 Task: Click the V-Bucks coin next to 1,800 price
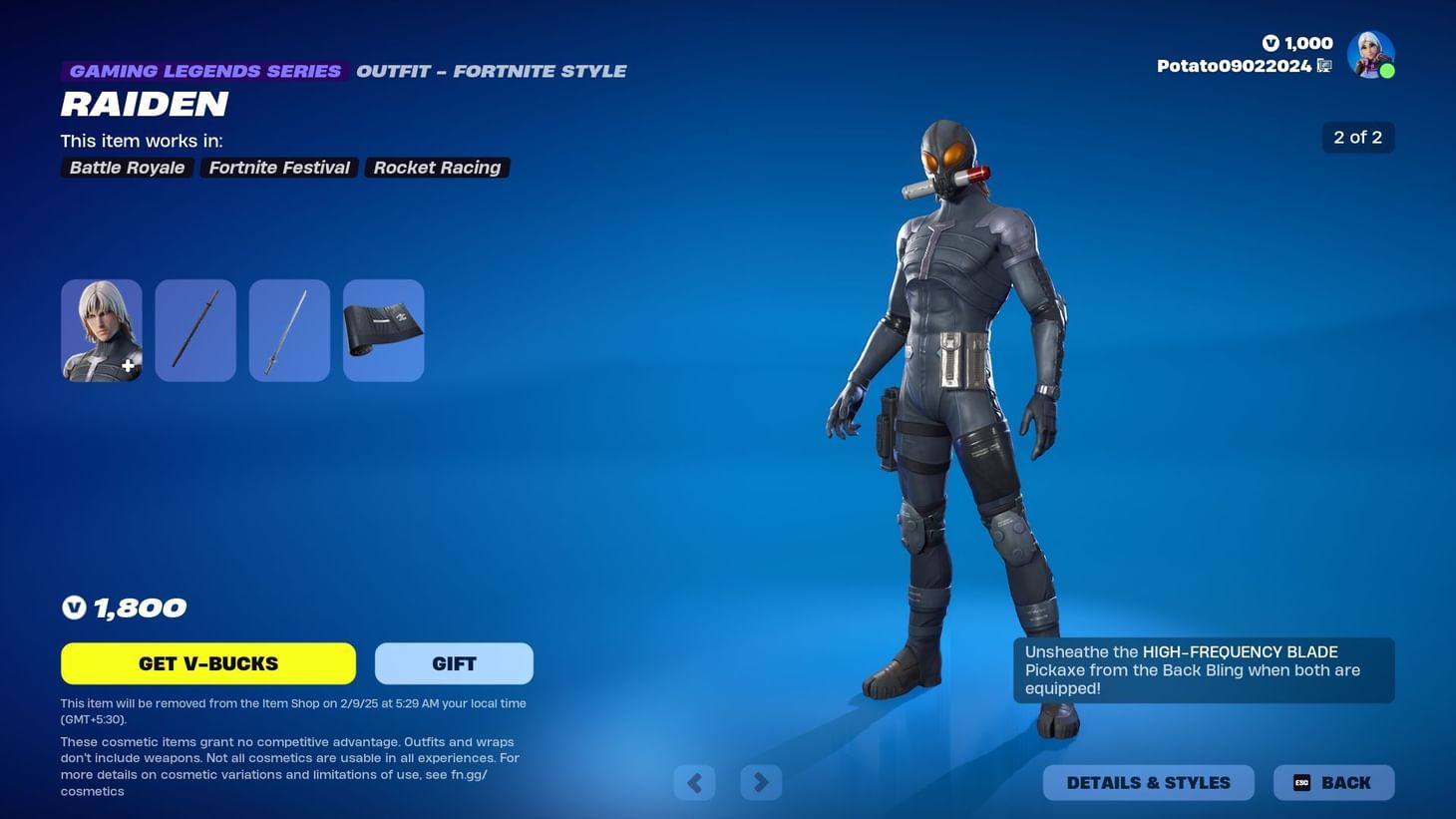tap(74, 607)
